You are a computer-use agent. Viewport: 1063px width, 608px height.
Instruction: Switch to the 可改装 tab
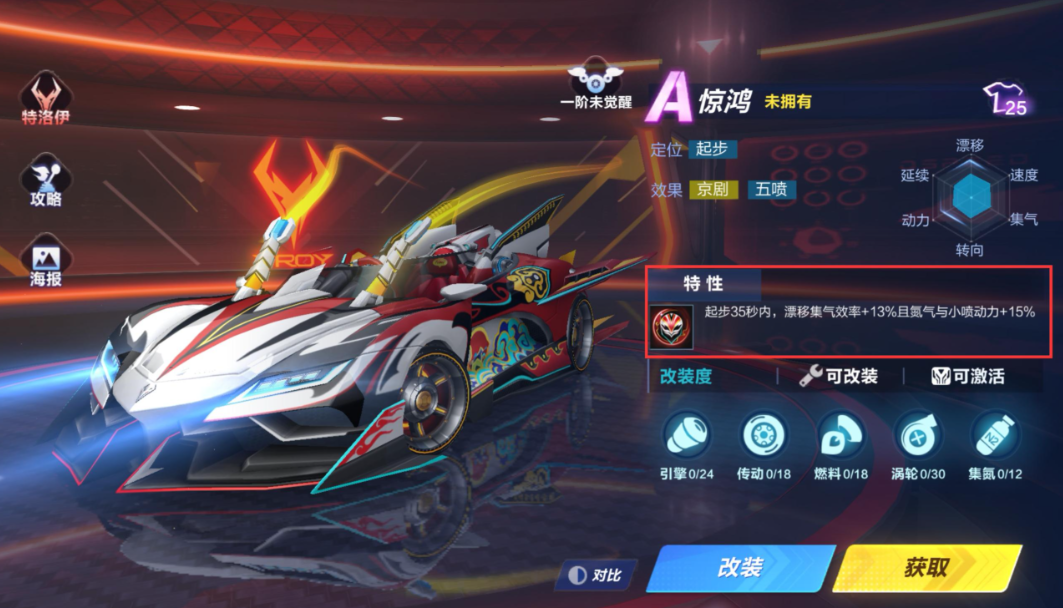click(x=839, y=376)
